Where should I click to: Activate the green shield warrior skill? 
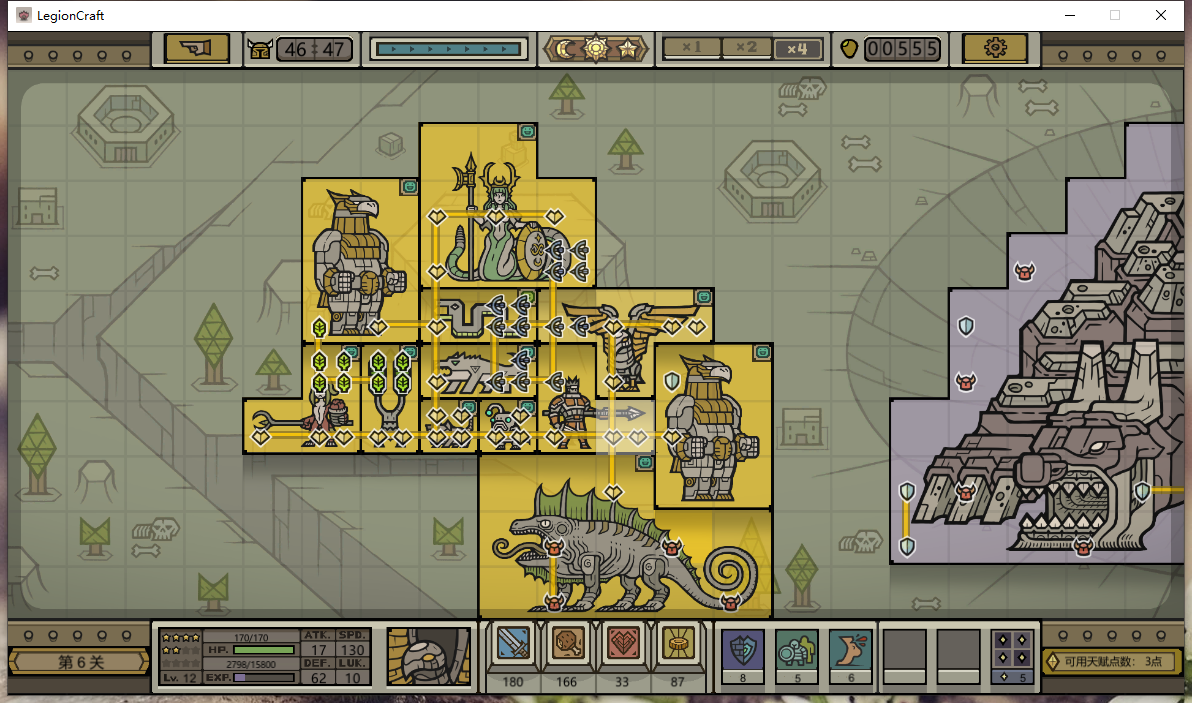pos(797,650)
